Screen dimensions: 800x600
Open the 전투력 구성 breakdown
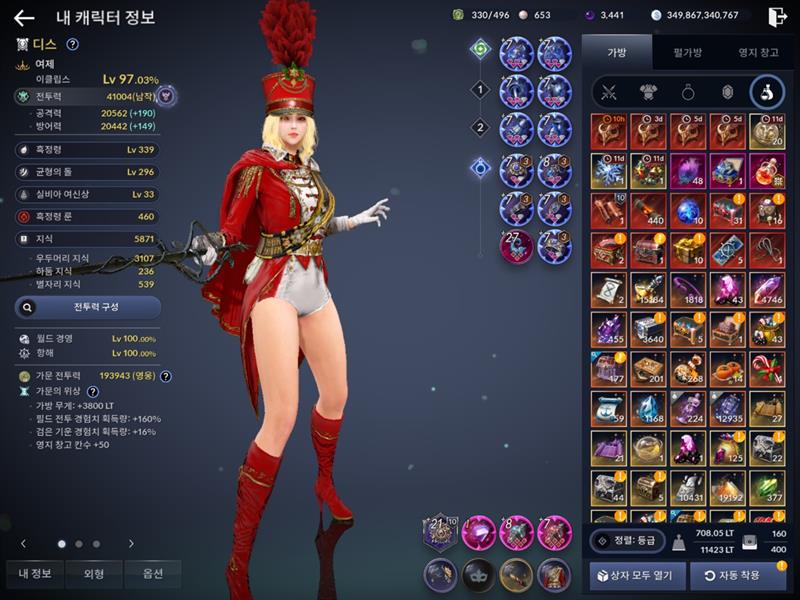click(87, 307)
